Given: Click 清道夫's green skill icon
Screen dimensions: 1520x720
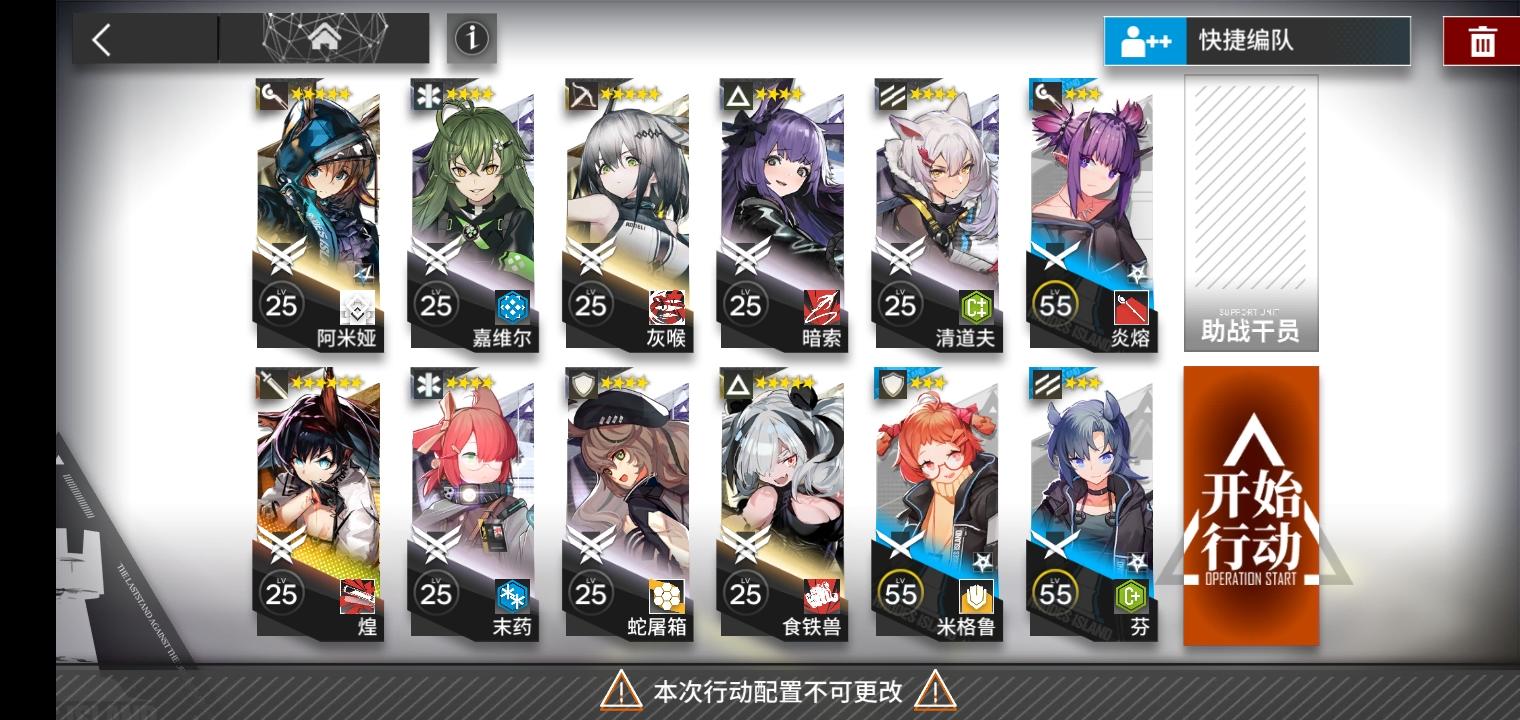Looking at the screenshot, I should (975, 306).
